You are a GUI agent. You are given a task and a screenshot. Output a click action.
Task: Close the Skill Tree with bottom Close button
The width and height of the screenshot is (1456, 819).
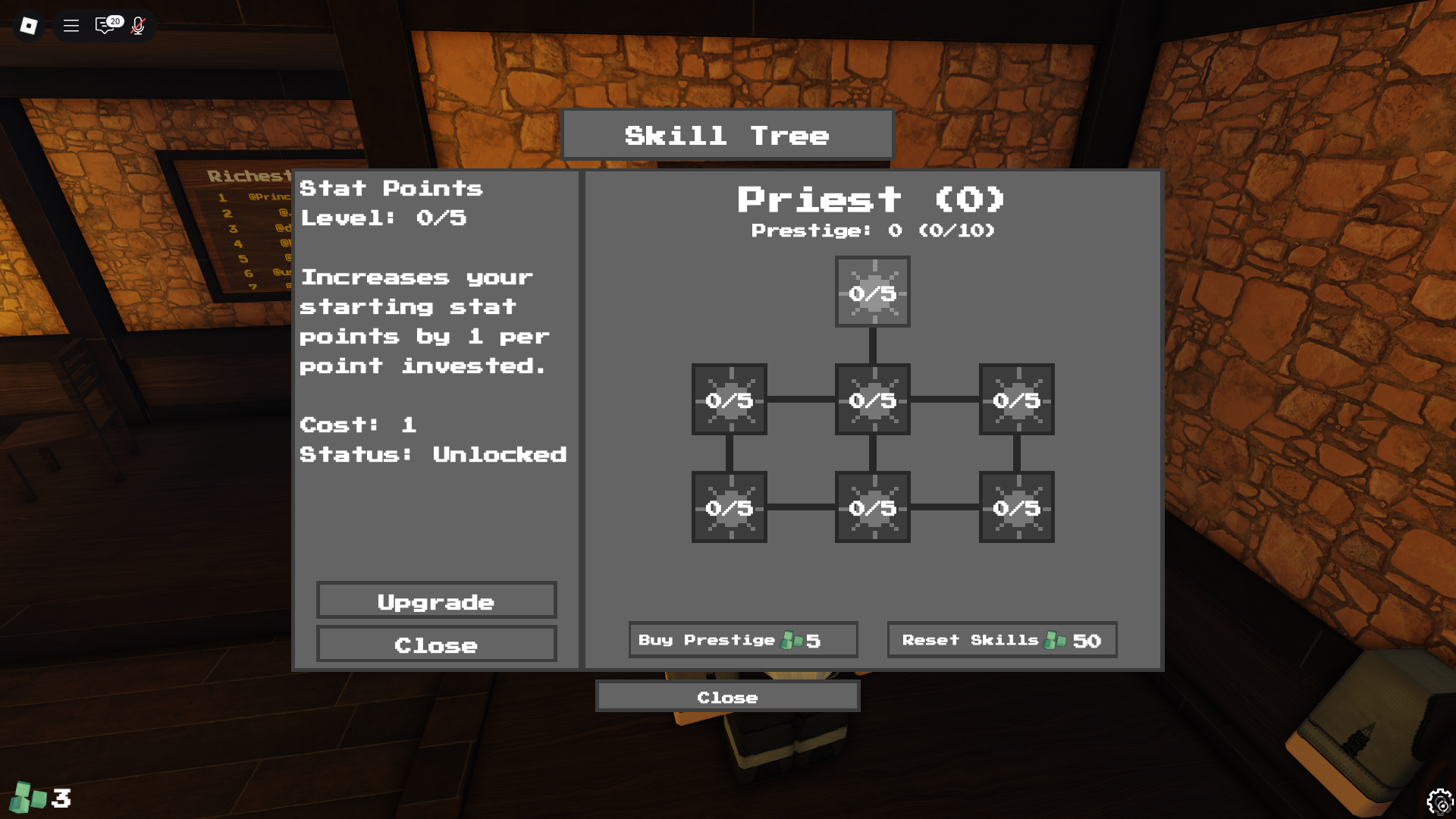click(727, 696)
